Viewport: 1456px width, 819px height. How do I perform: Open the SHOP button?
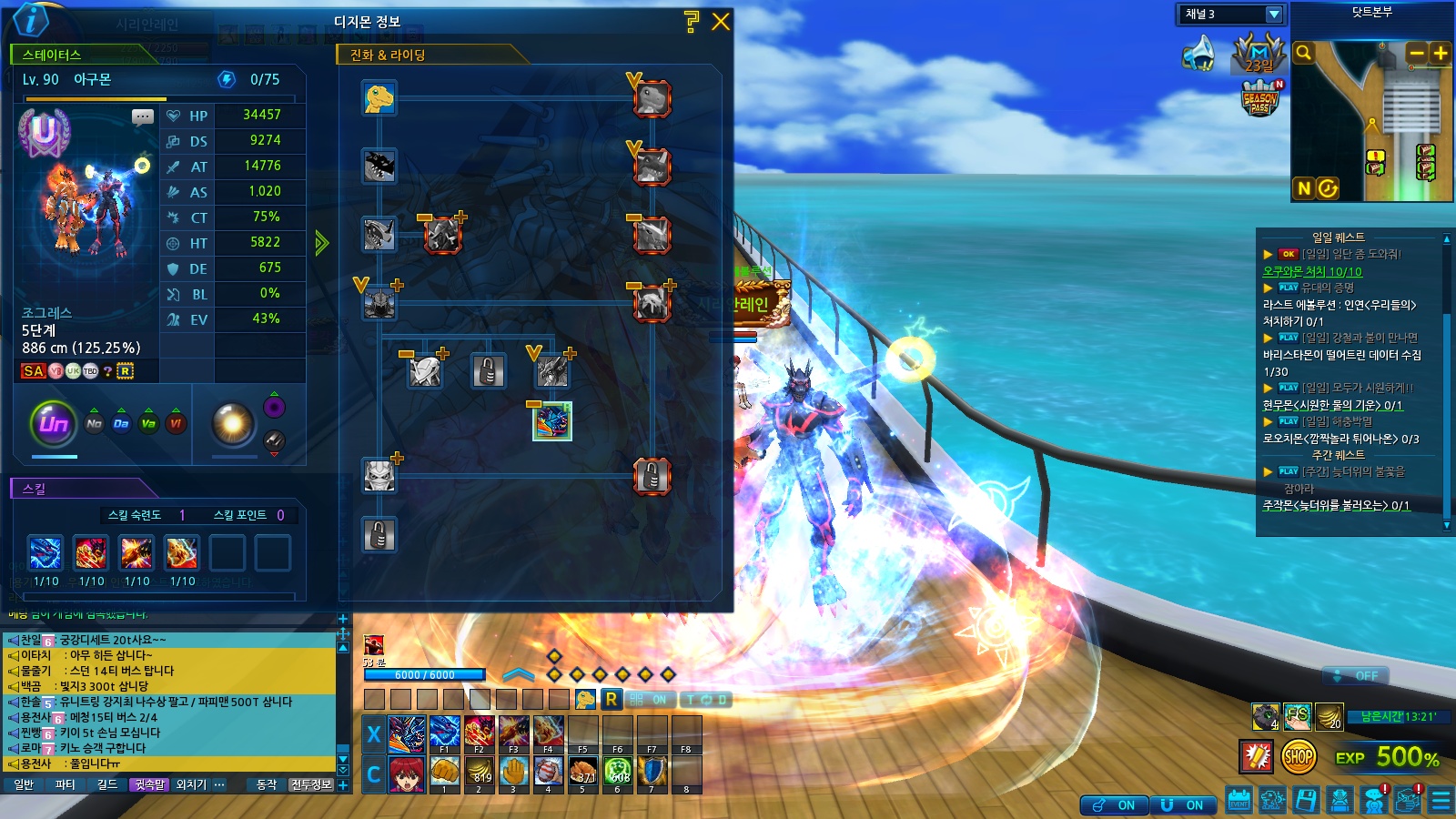click(x=1299, y=755)
